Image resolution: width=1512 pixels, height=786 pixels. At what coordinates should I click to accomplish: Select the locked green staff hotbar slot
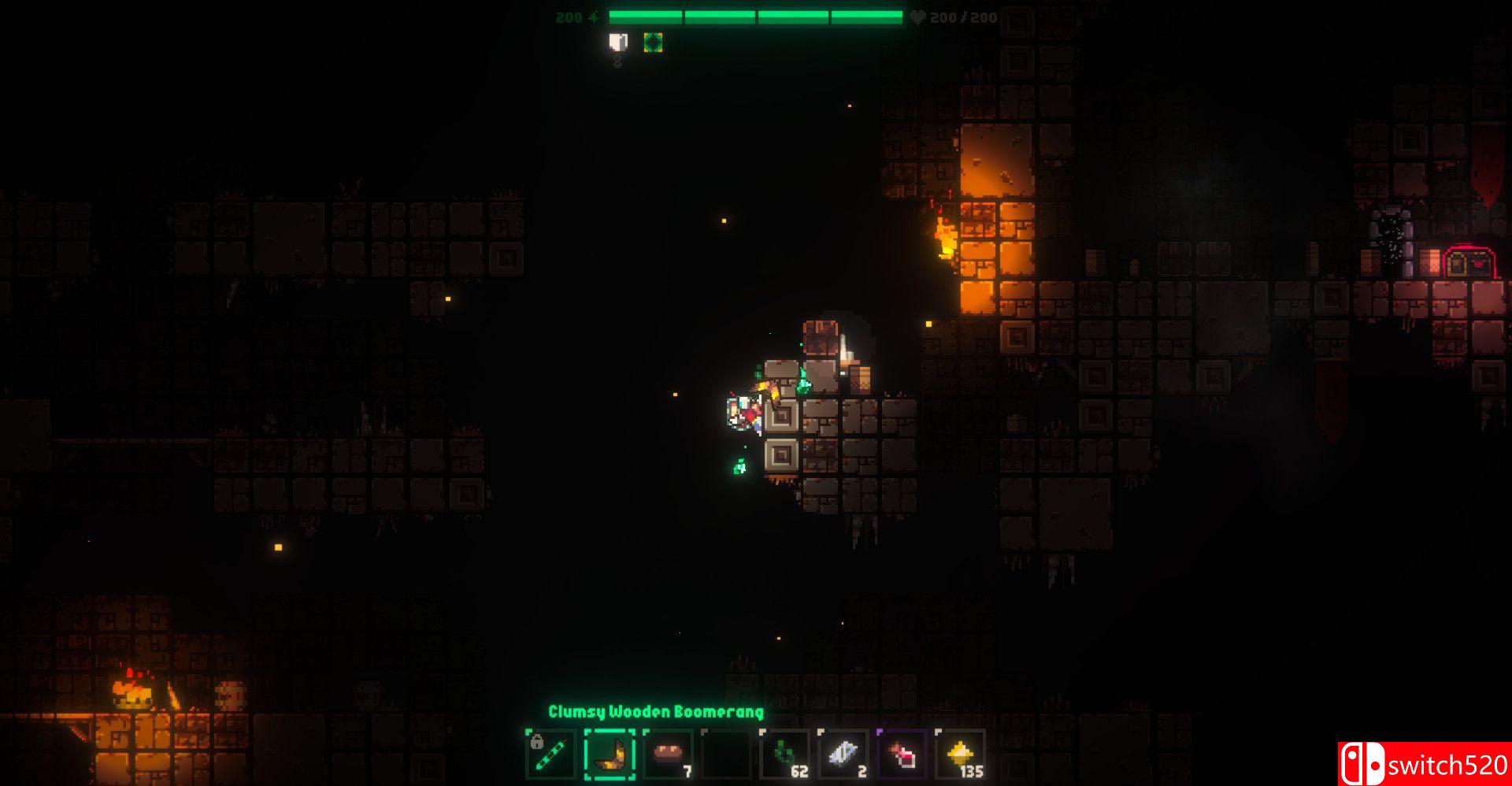click(550, 754)
